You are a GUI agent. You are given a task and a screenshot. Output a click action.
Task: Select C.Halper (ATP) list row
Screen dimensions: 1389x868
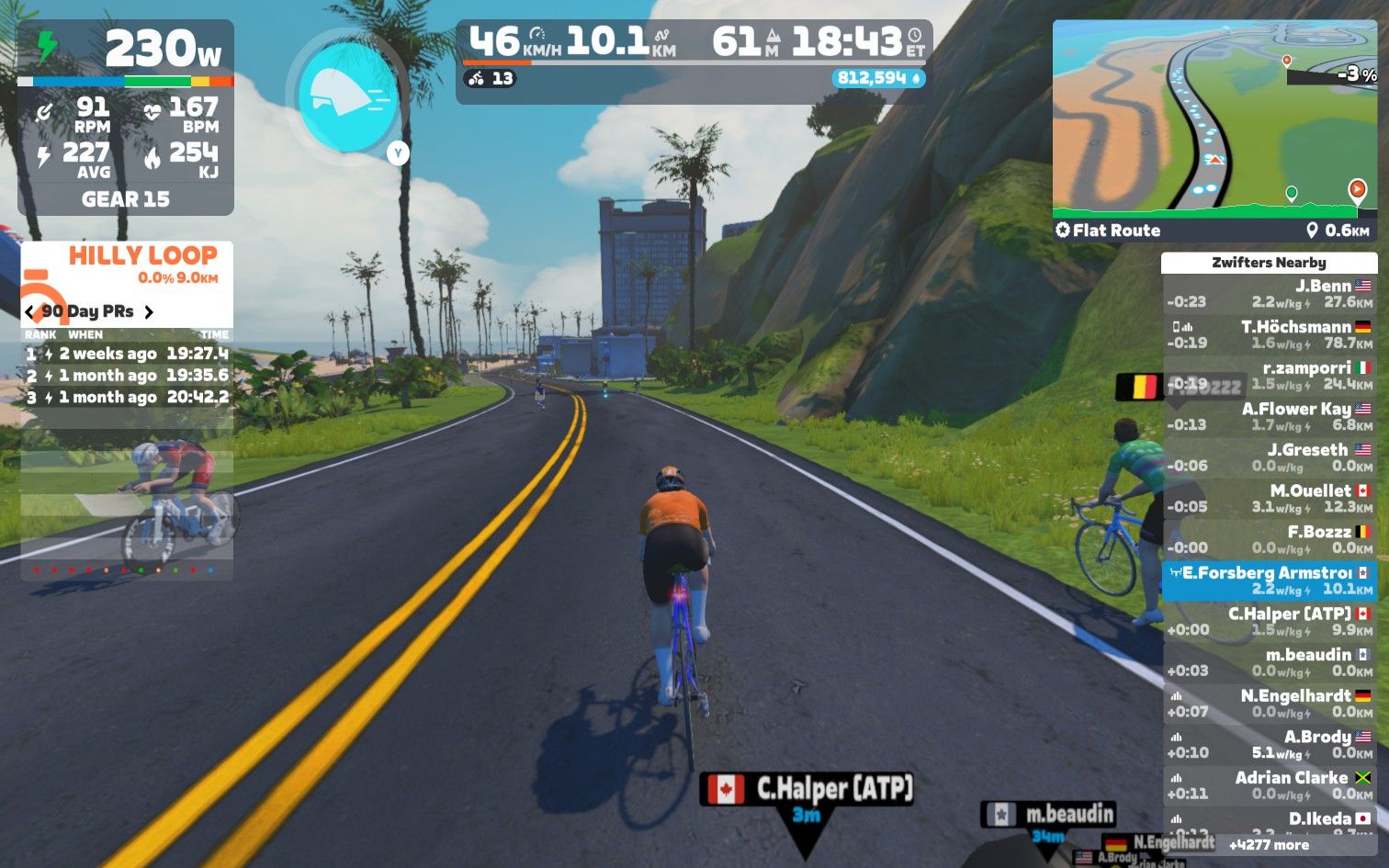[x=1270, y=621]
